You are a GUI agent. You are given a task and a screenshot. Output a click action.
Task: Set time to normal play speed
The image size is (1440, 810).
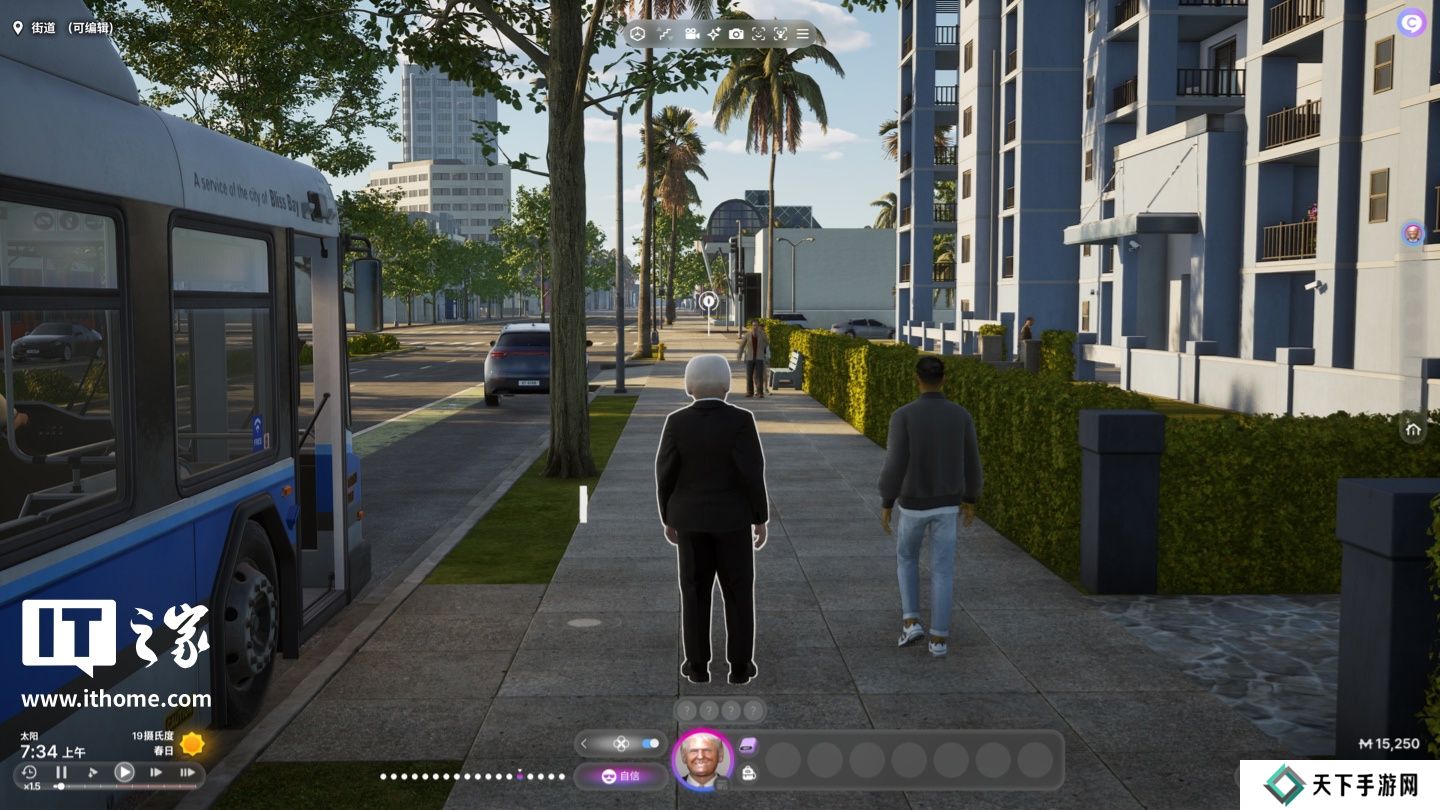(124, 772)
